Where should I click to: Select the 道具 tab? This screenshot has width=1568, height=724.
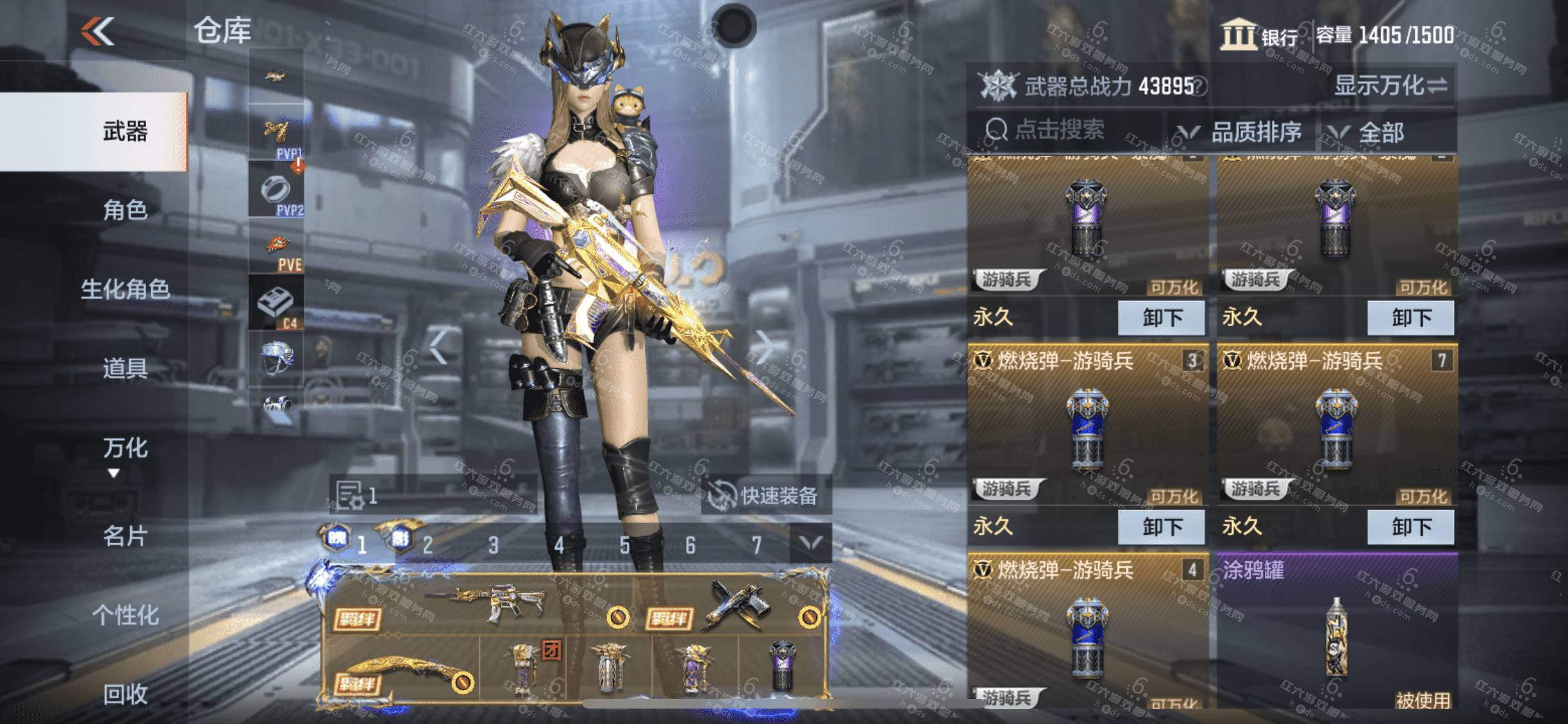click(125, 369)
